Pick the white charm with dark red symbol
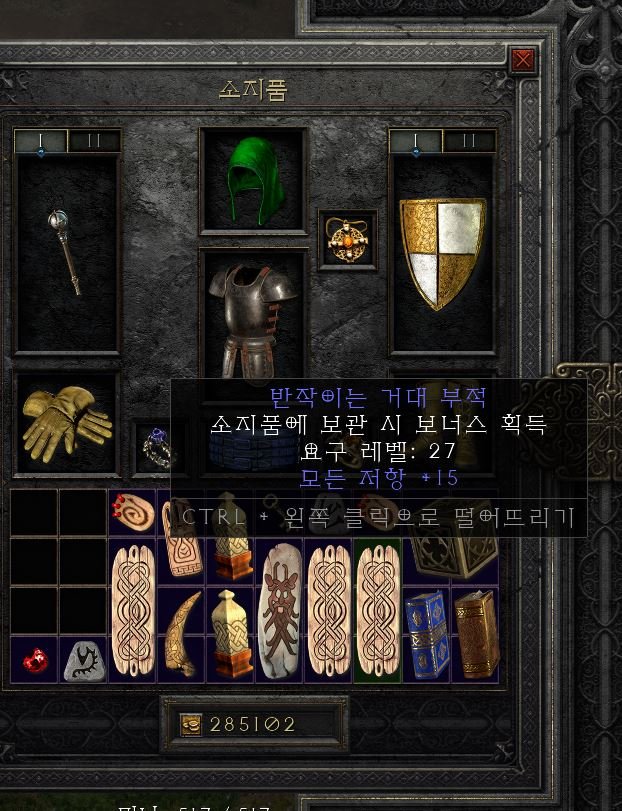The image size is (622, 811). [x=279, y=611]
